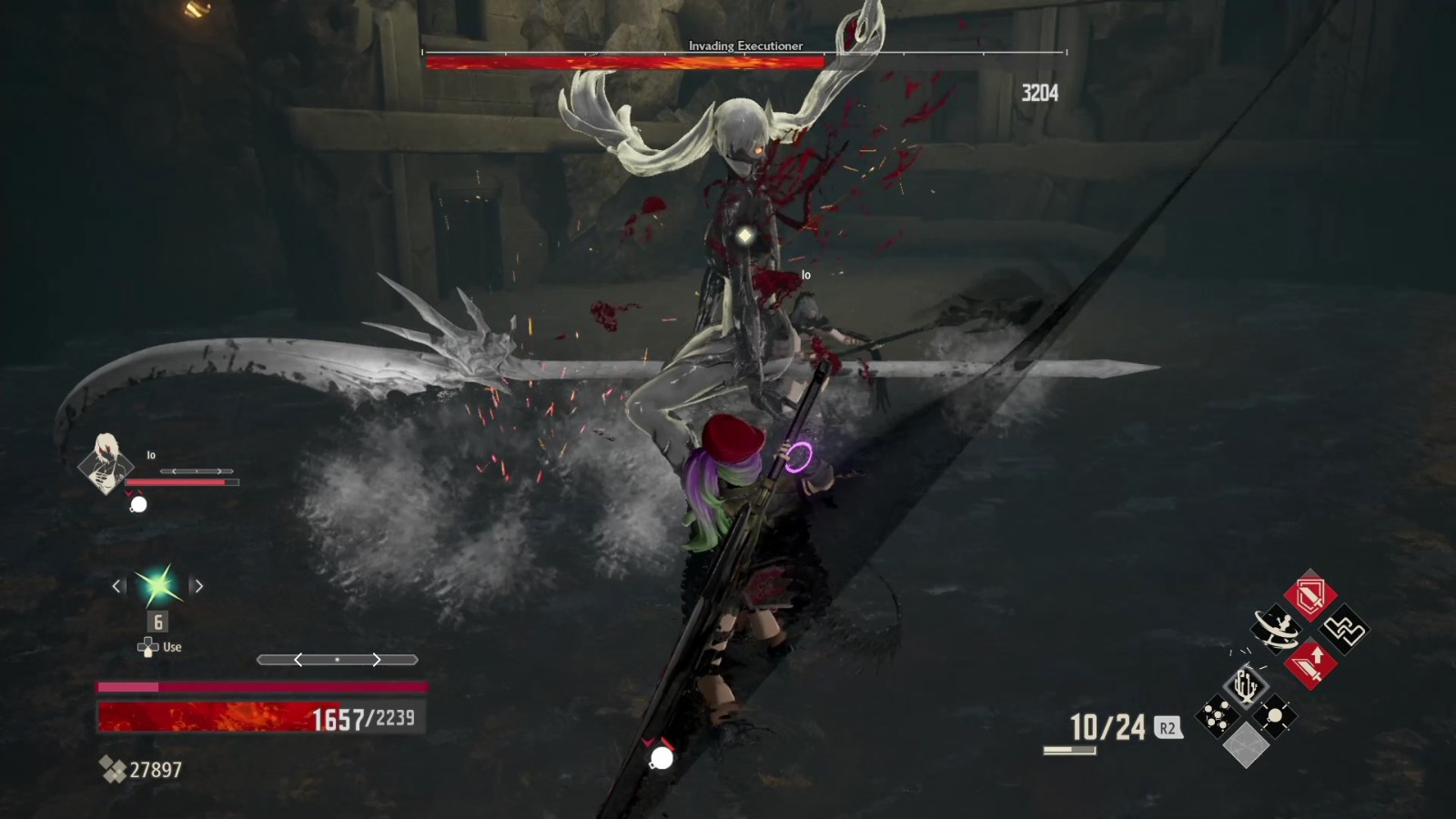Activate the sword-with-arrow attack buff gift

[x=1311, y=664]
